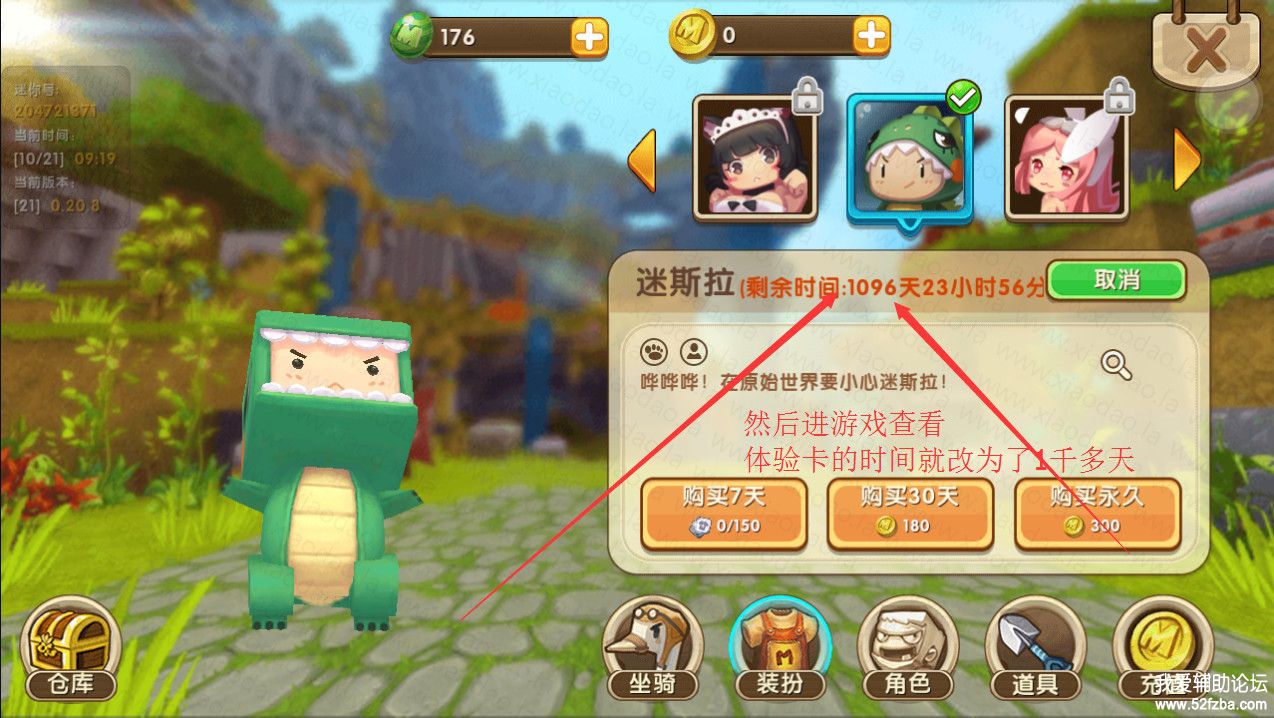
Task: Open the gold coin recharge tab
Action: pyautogui.click(x=1161, y=649)
